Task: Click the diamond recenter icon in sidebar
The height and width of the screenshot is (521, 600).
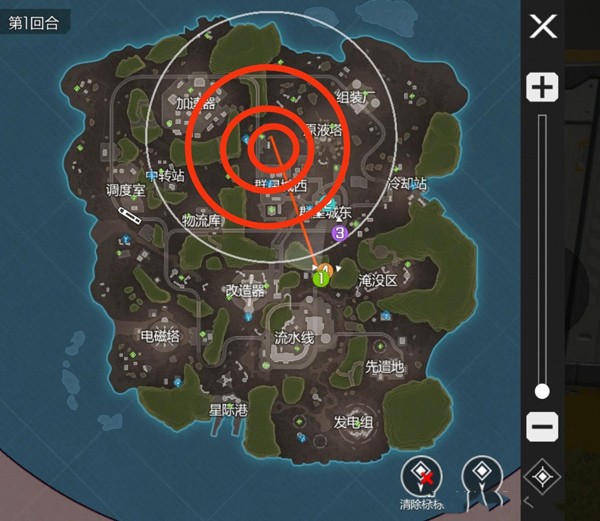Action: [542, 477]
